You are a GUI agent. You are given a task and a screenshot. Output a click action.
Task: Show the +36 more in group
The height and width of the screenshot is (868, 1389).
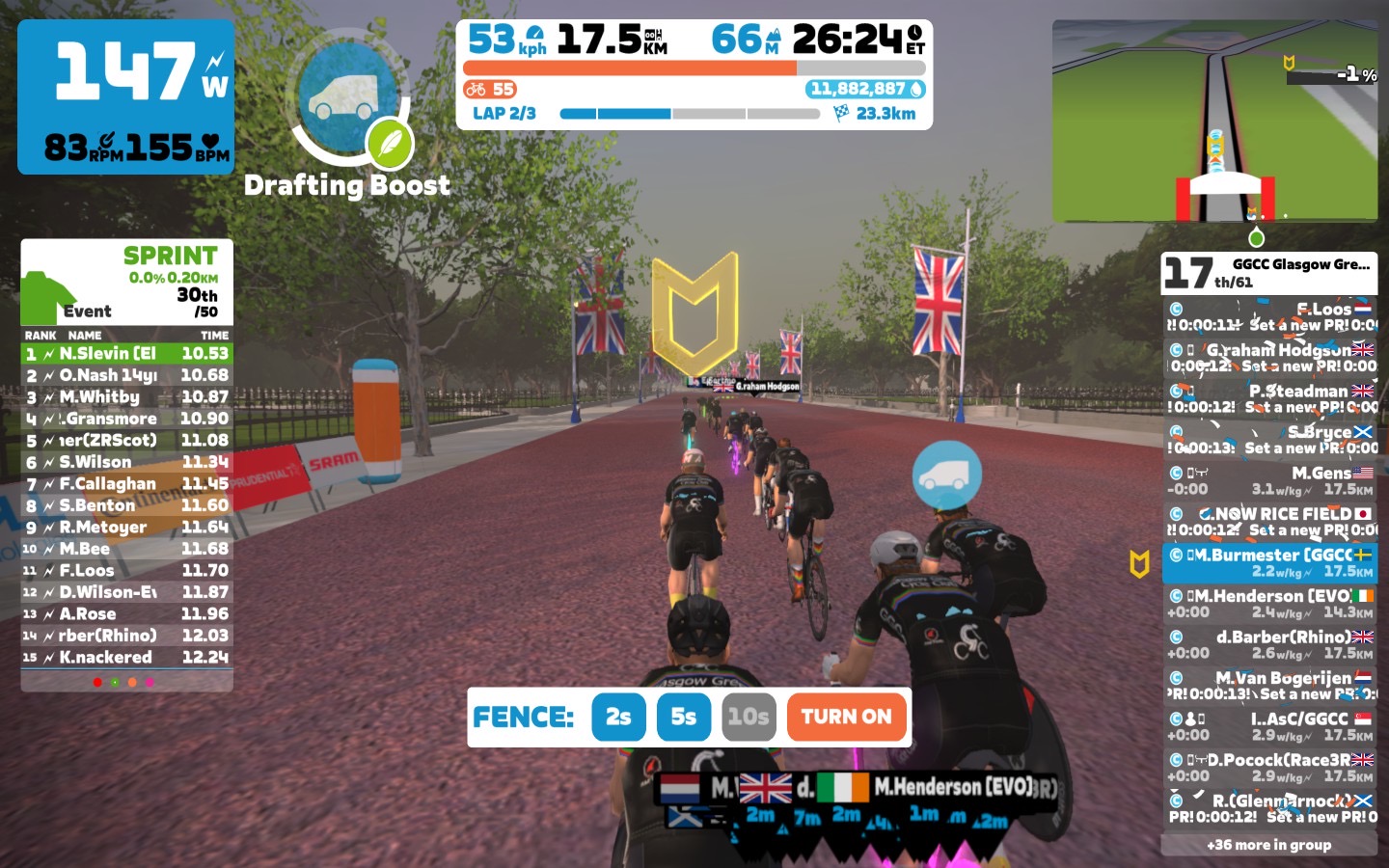click(x=1268, y=845)
